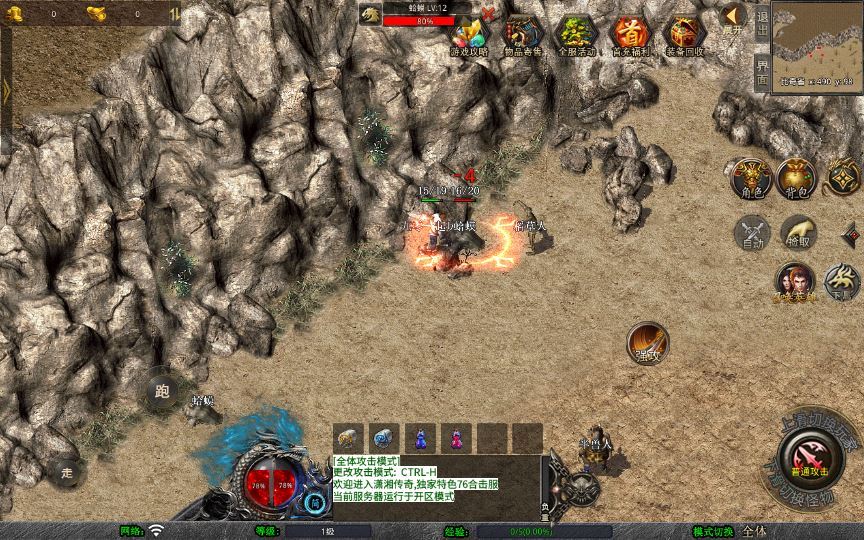
Task: Switch to 走 walk mode
Action: point(68,470)
